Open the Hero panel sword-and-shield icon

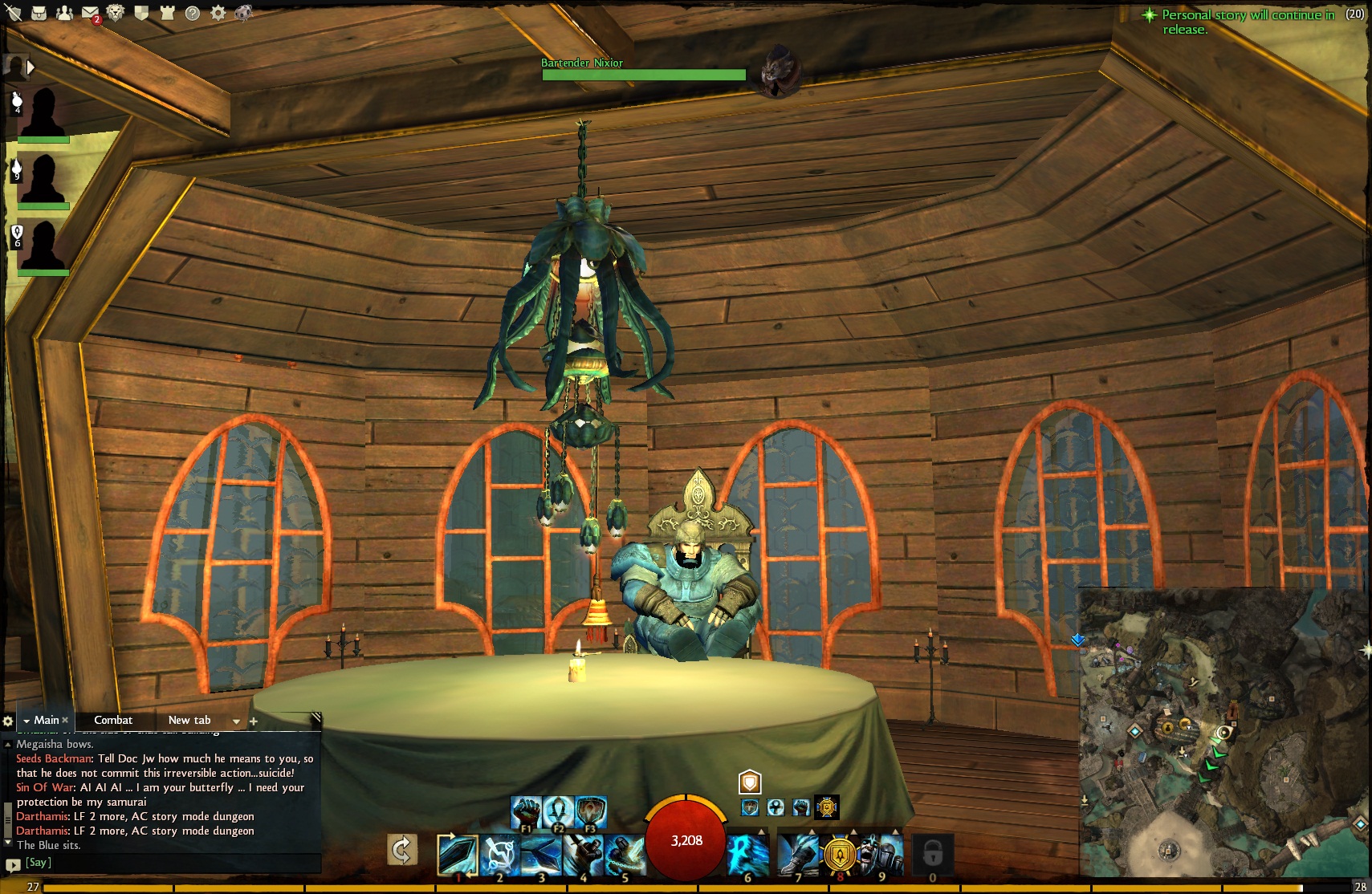[14, 13]
